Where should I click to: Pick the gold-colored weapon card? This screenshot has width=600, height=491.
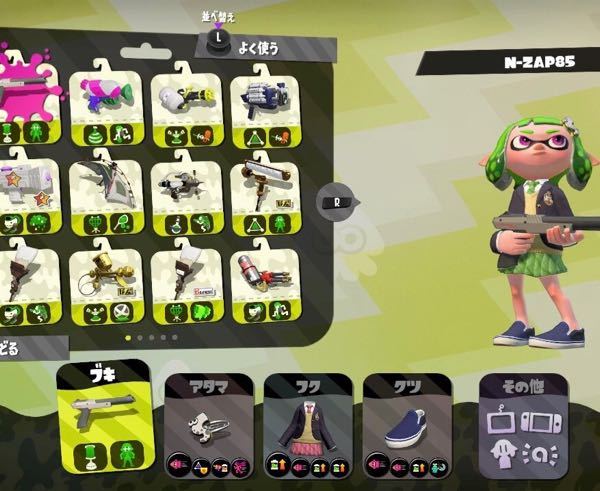(x=109, y=285)
